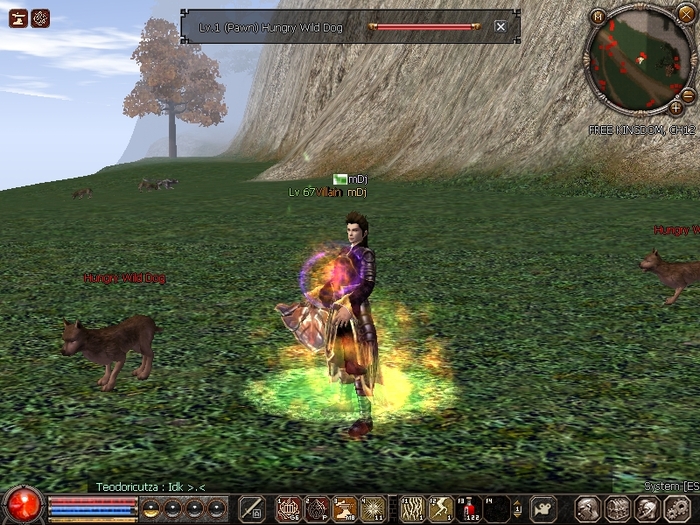Click the red orb at bottom-left corner
The width and height of the screenshot is (700, 525).
click(22, 505)
